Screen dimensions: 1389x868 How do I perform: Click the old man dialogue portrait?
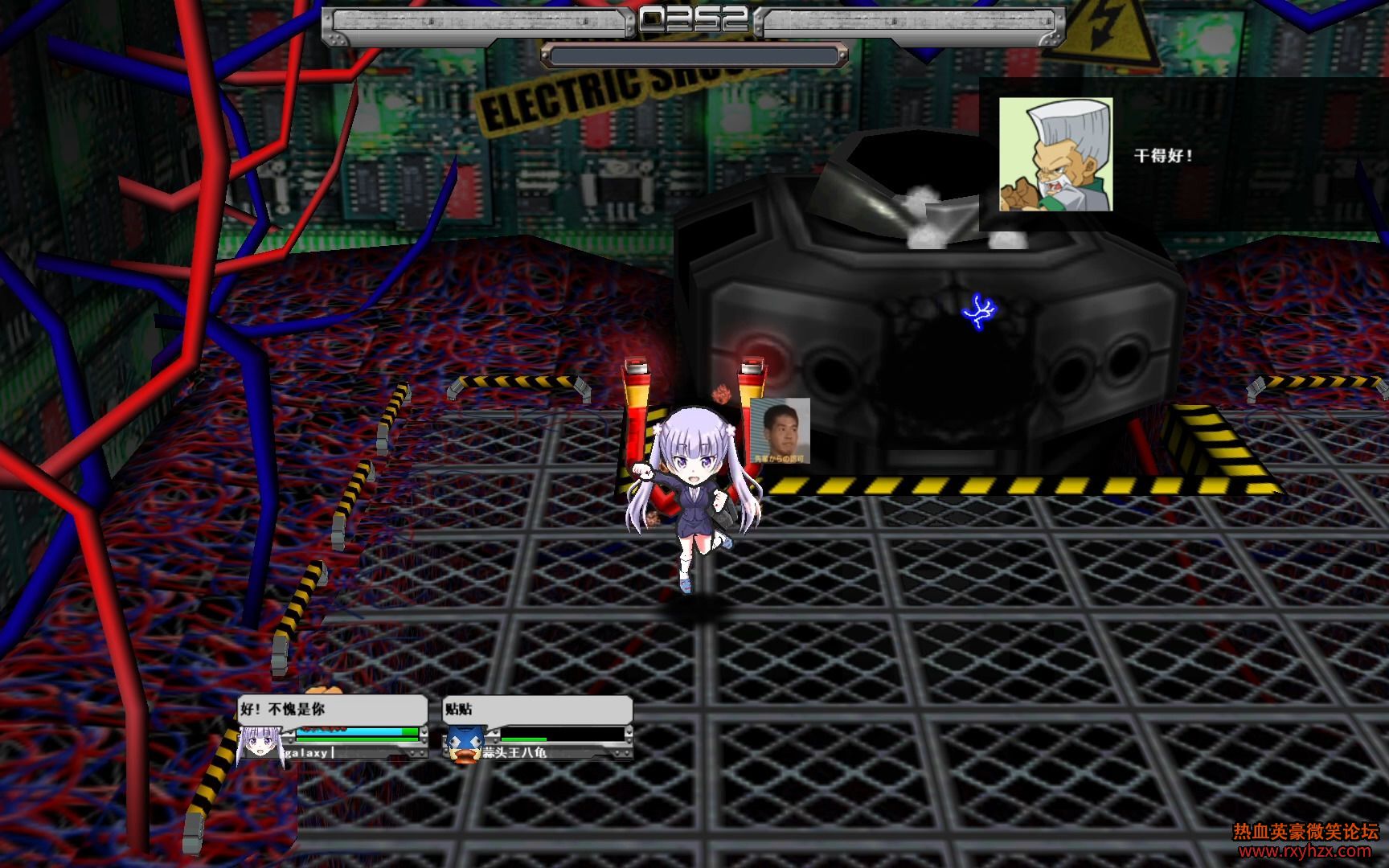[1055, 155]
